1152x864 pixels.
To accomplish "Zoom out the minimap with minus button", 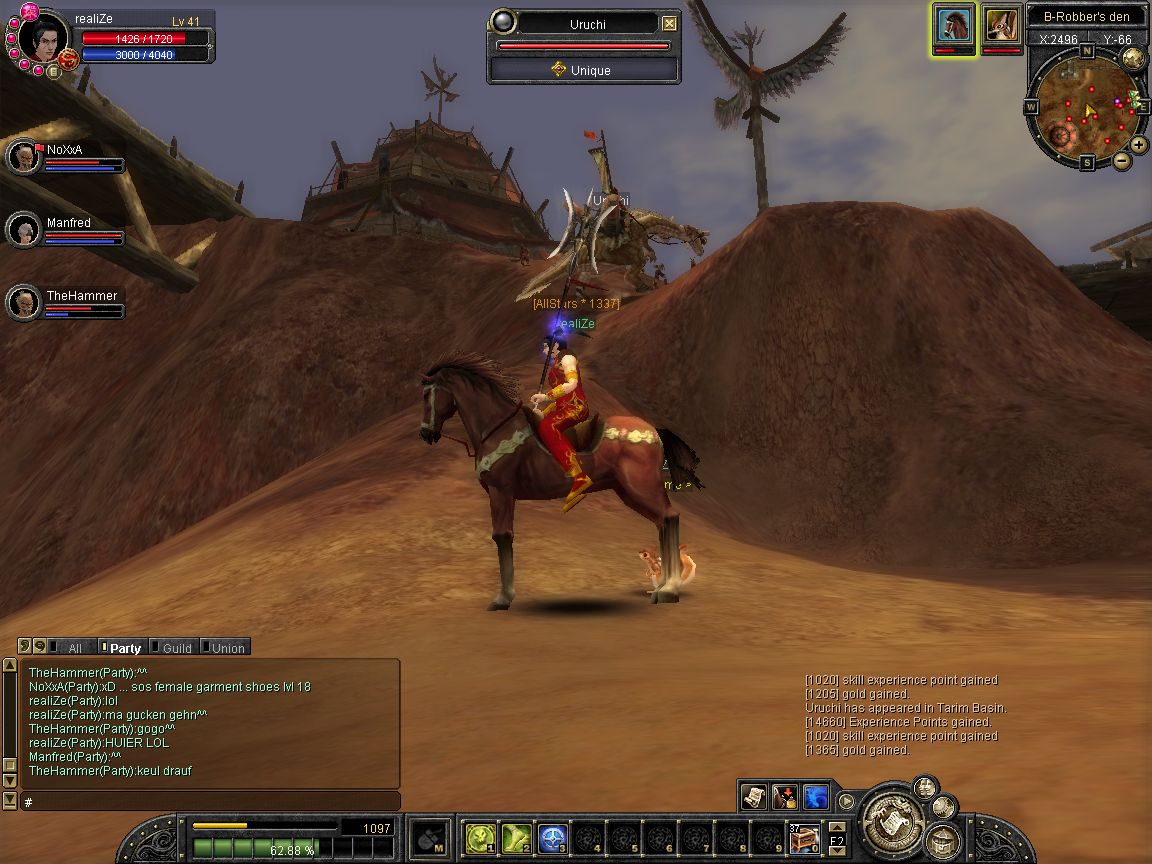I will point(1122,160).
